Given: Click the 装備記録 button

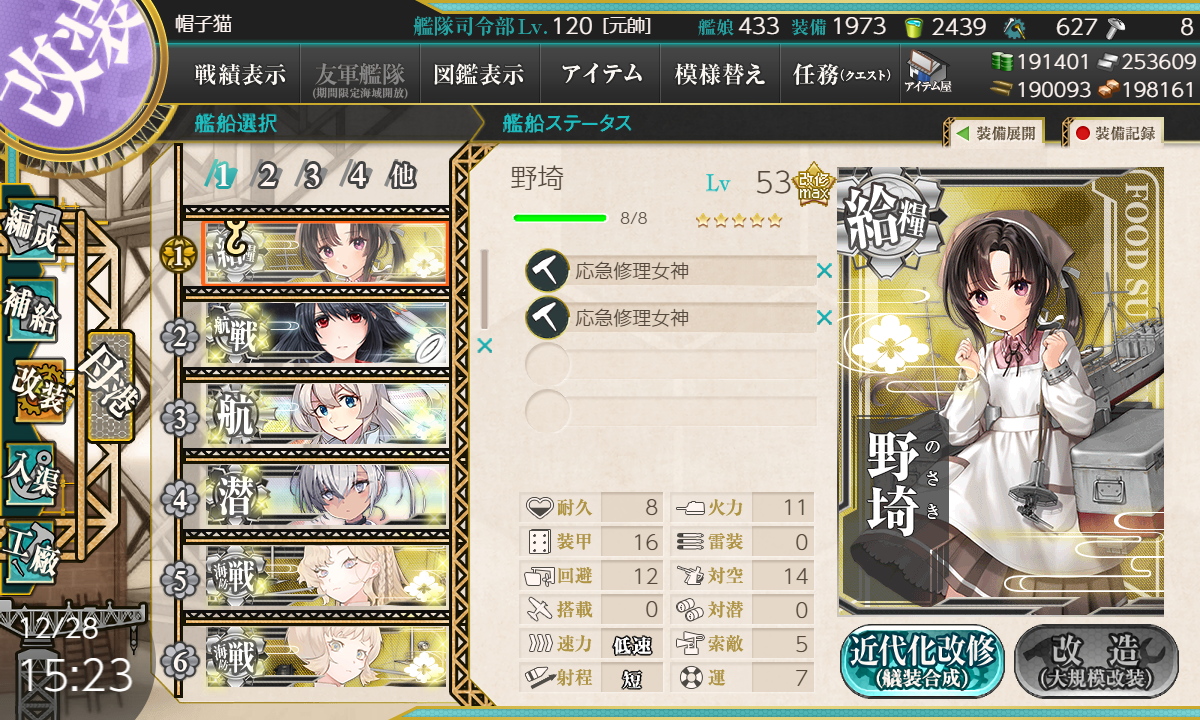Looking at the screenshot, I should (x=1115, y=133).
